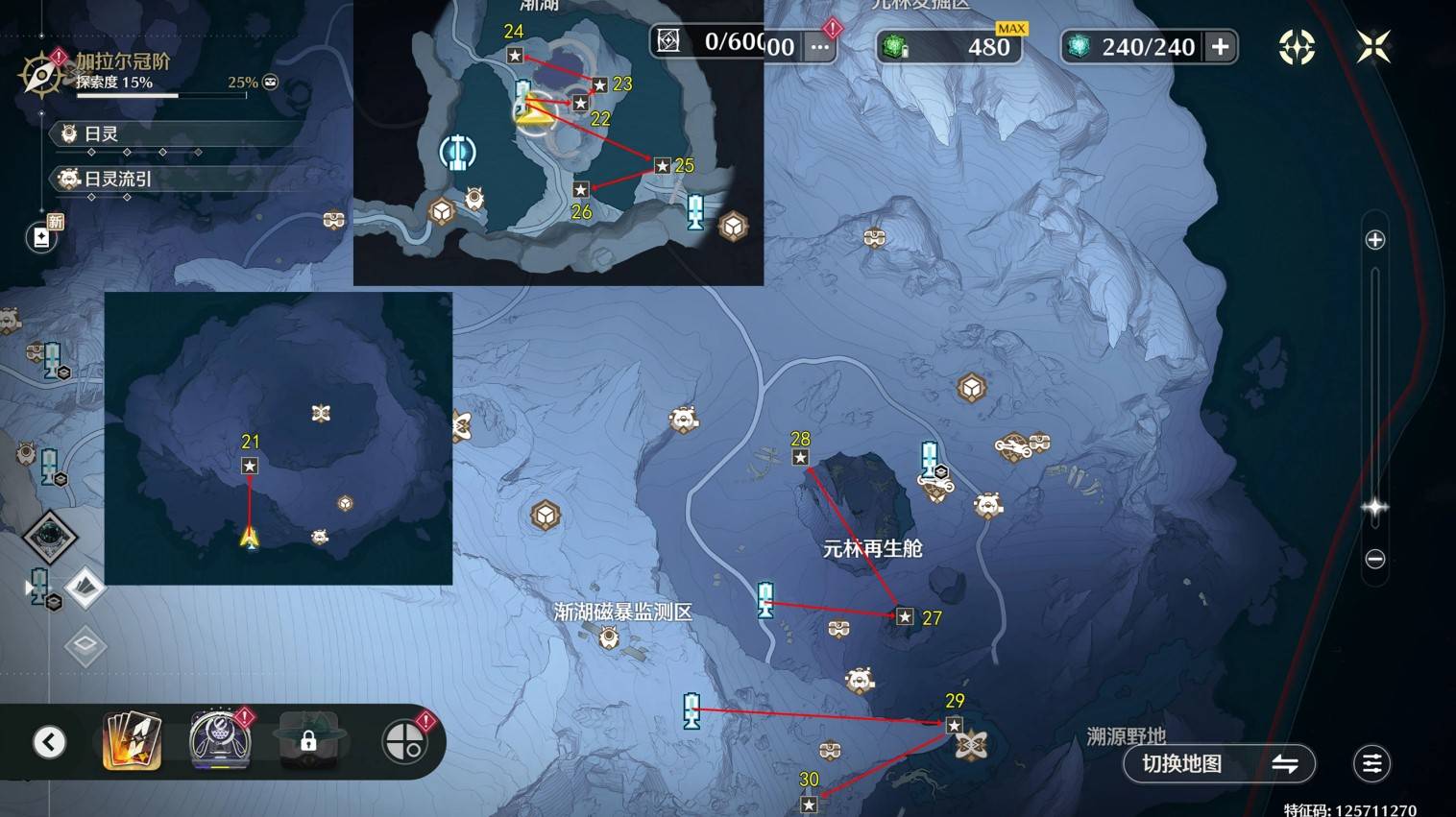
Task: Toggle the map layer diamond button
Action: click(x=85, y=588)
